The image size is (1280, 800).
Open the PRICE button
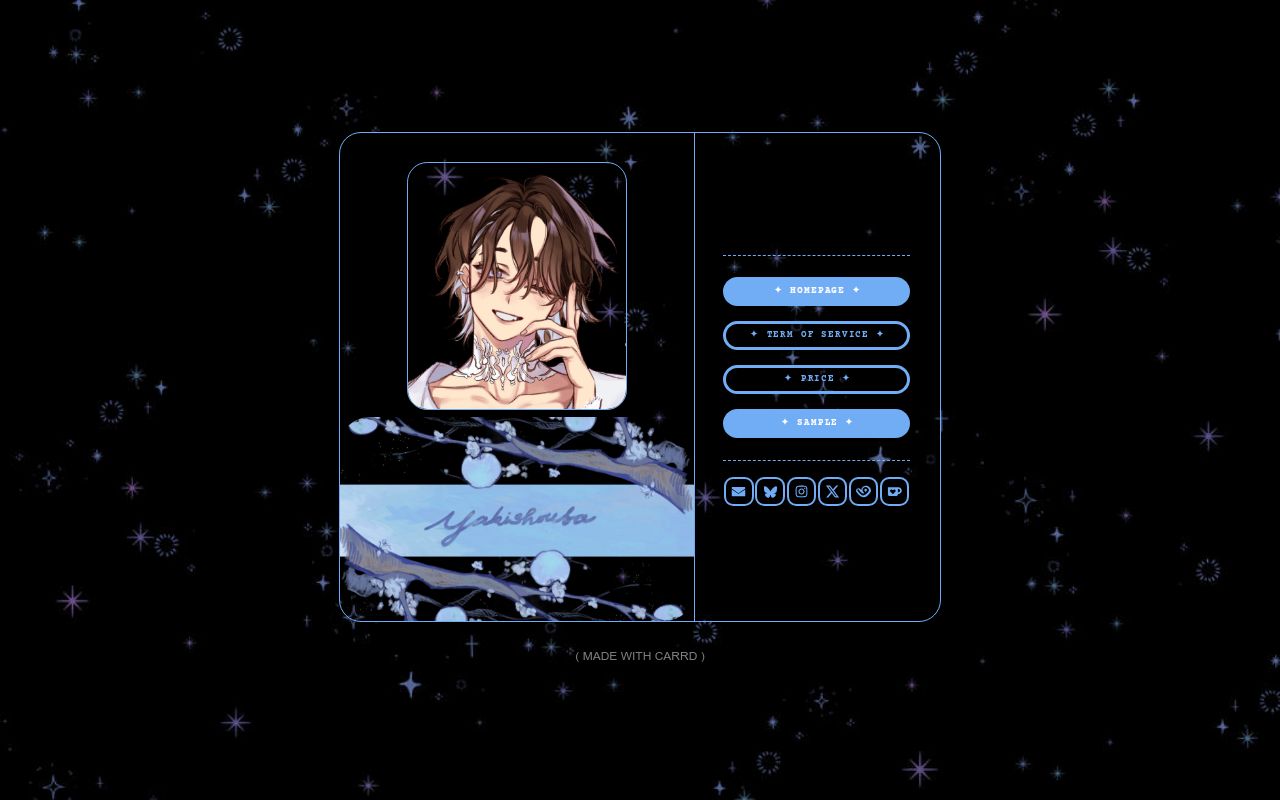click(816, 379)
